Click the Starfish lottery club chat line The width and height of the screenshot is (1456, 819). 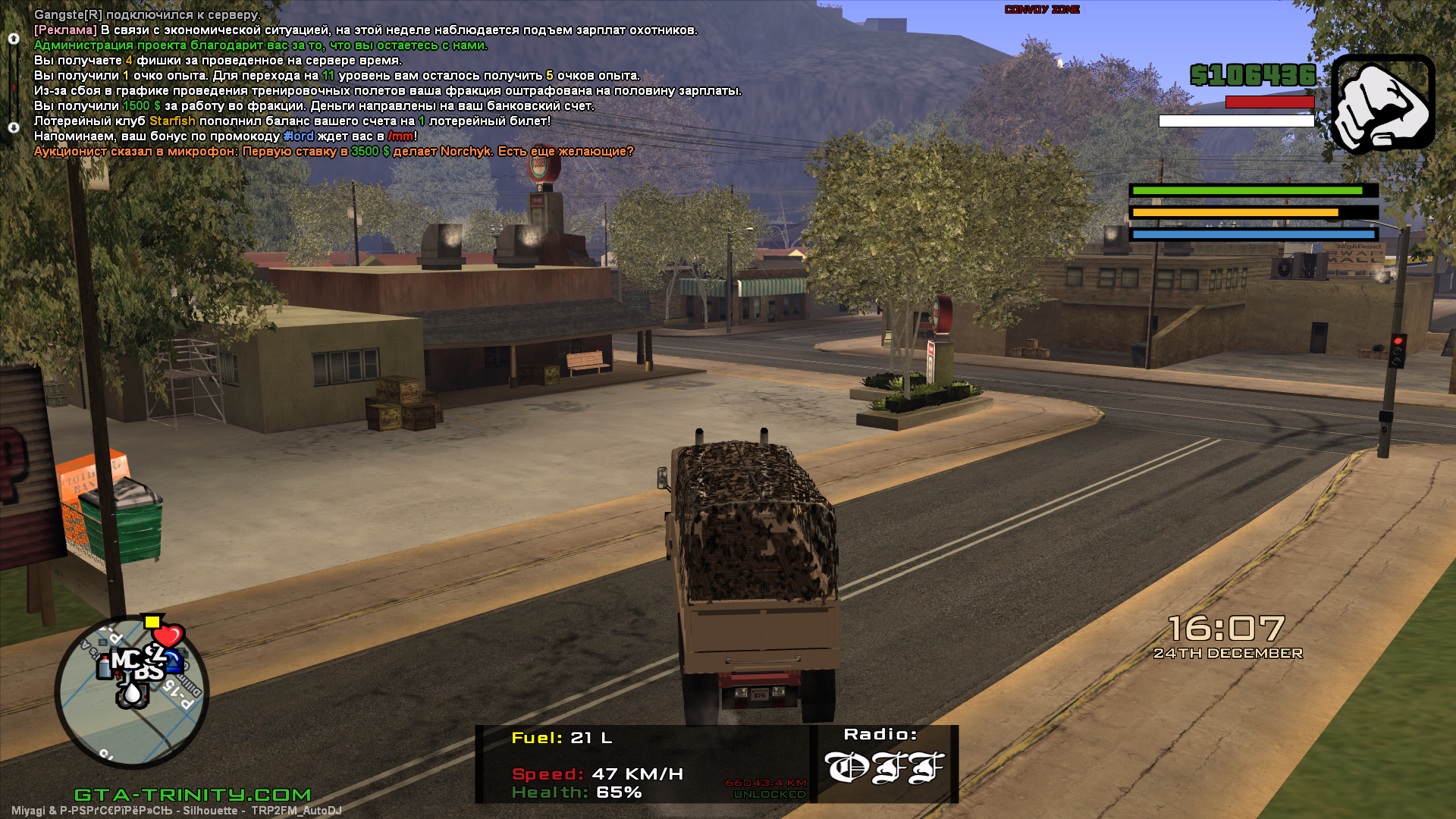pos(292,121)
